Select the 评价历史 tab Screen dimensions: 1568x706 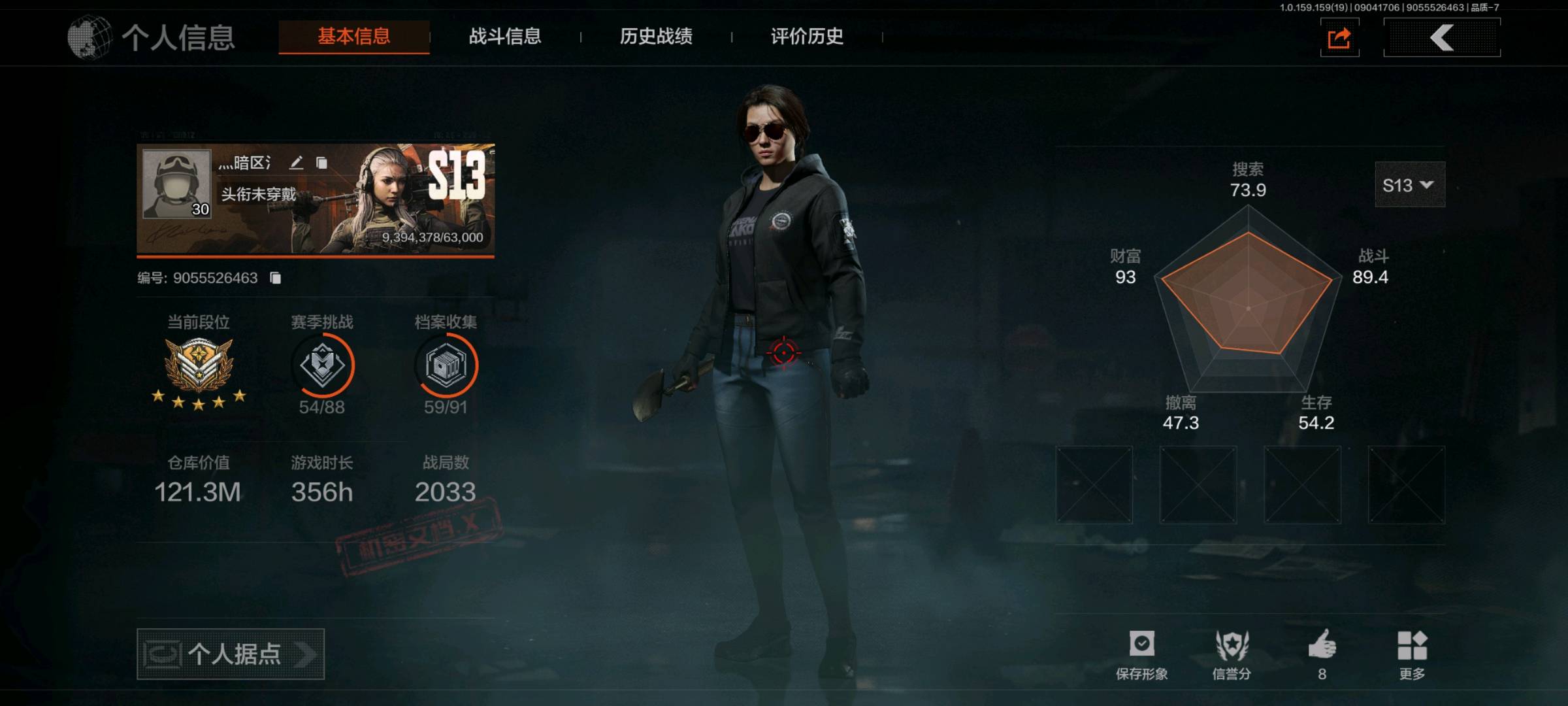807,37
